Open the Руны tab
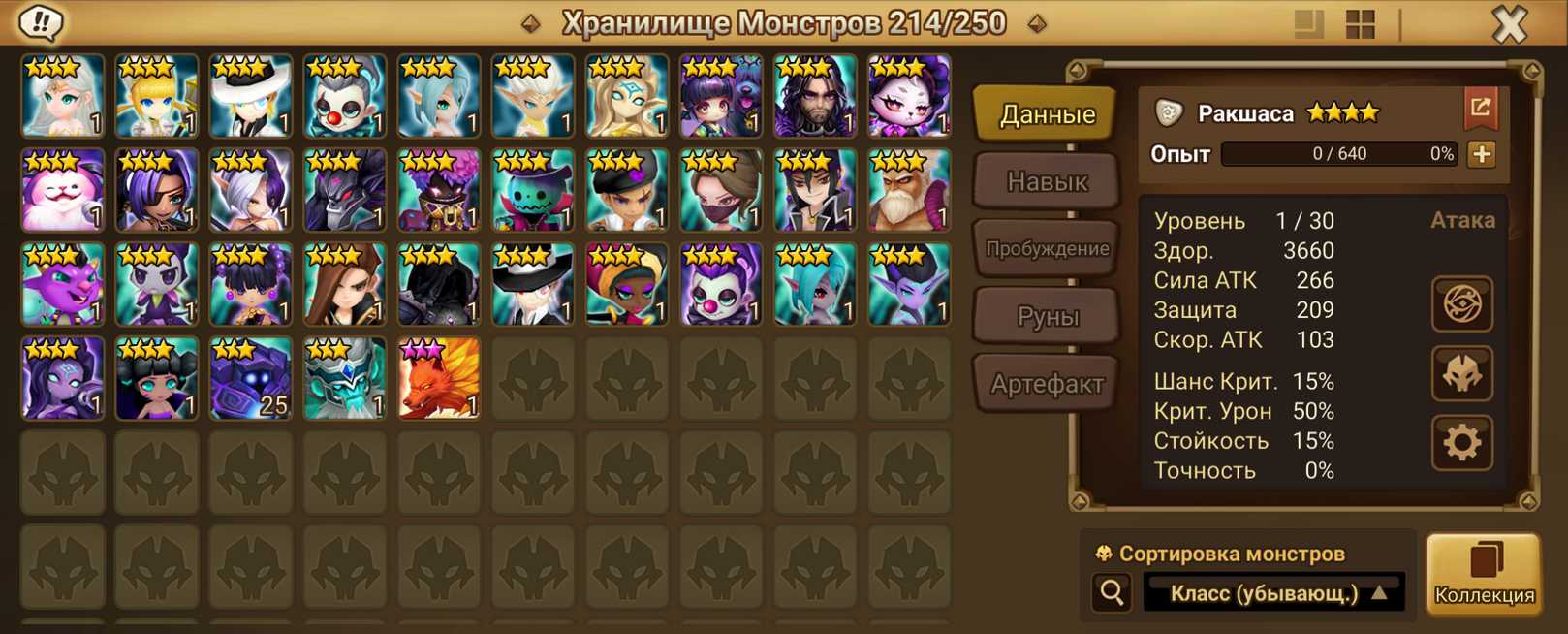This screenshot has width=1568, height=634. [x=1047, y=316]
